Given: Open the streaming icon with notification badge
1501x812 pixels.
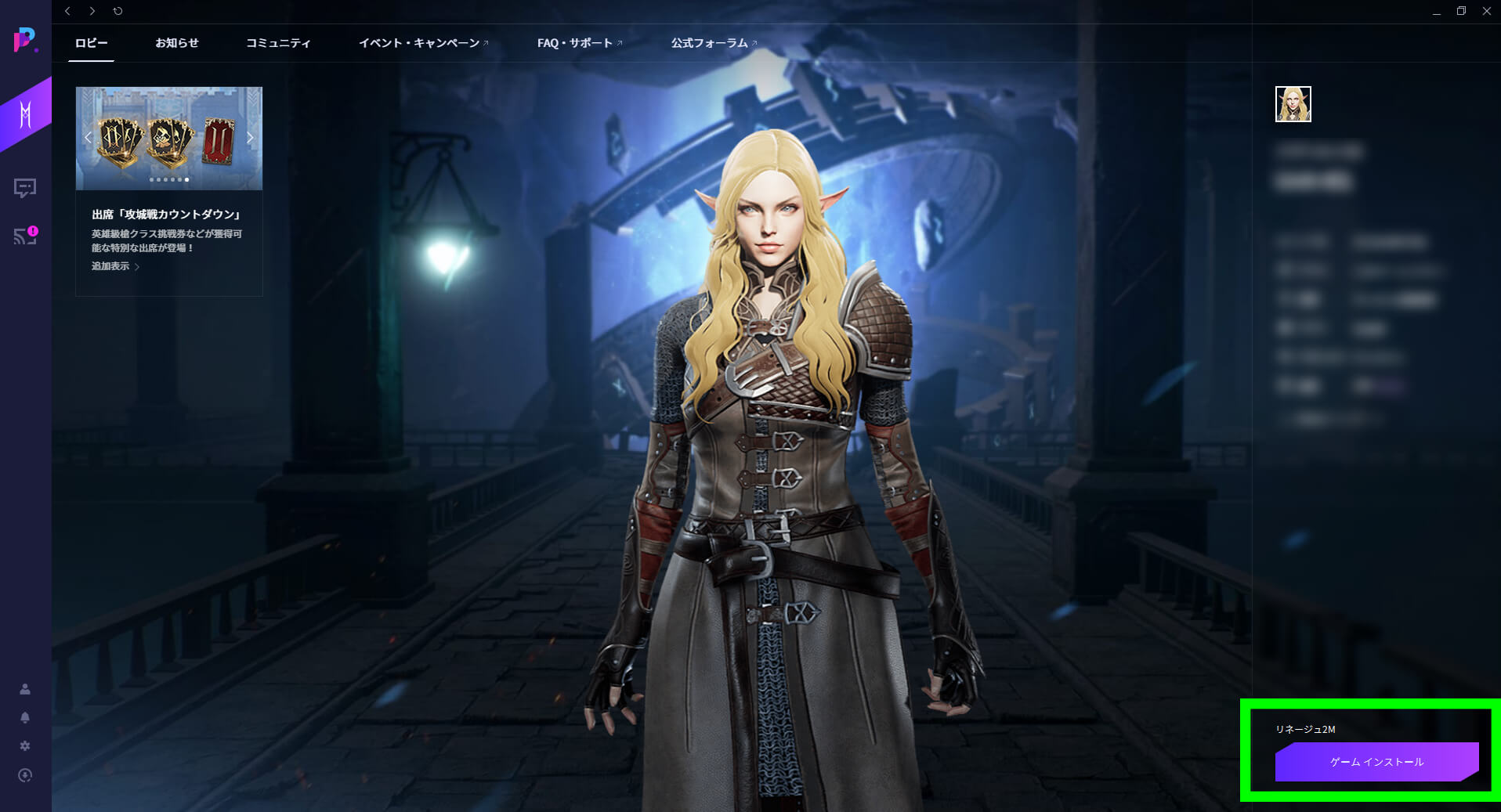Looking at the screenshot, I should [24, 236].
